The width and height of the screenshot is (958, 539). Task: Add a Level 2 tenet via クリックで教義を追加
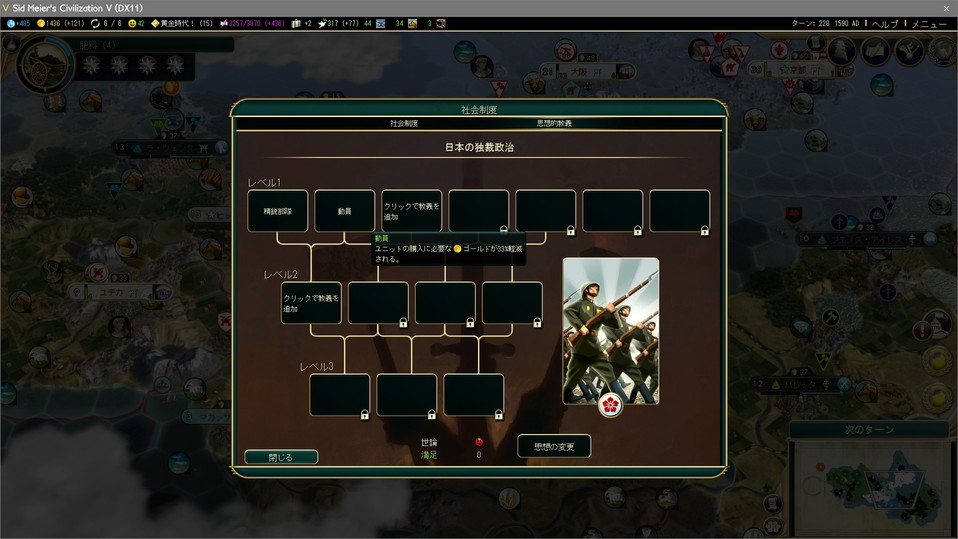[311, 303]
